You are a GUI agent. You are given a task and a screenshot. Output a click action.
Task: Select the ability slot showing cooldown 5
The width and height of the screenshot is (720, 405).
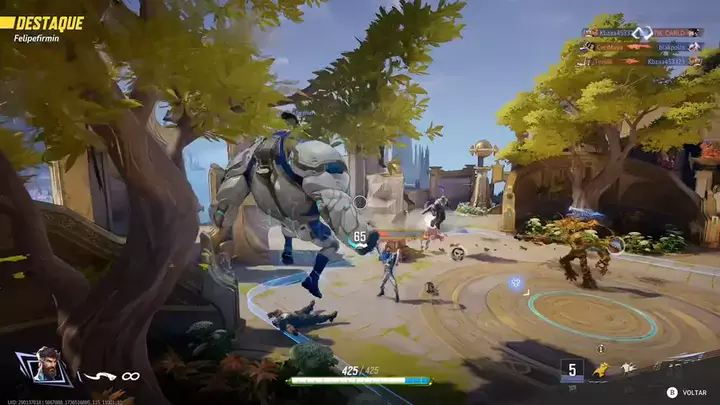[x=571, y=370]
